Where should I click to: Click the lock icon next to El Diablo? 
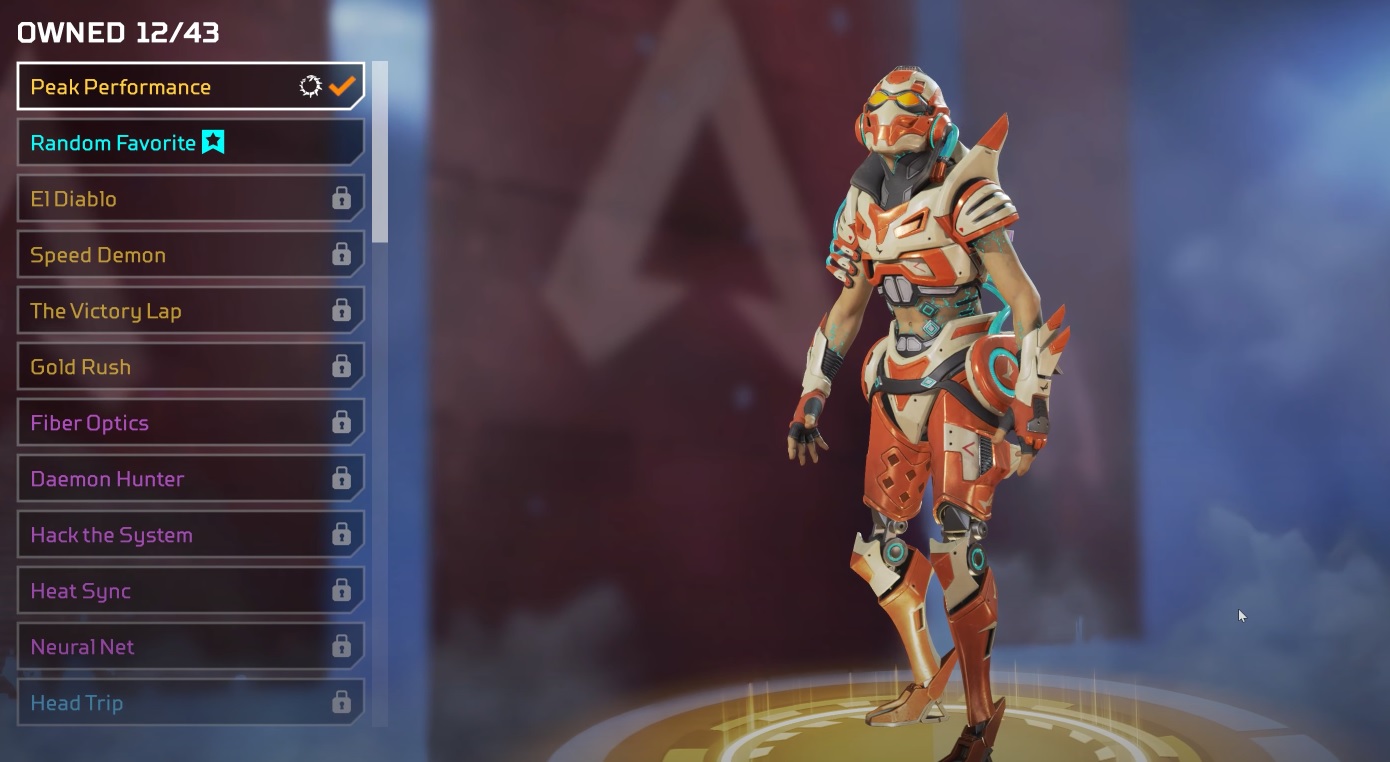343,199
